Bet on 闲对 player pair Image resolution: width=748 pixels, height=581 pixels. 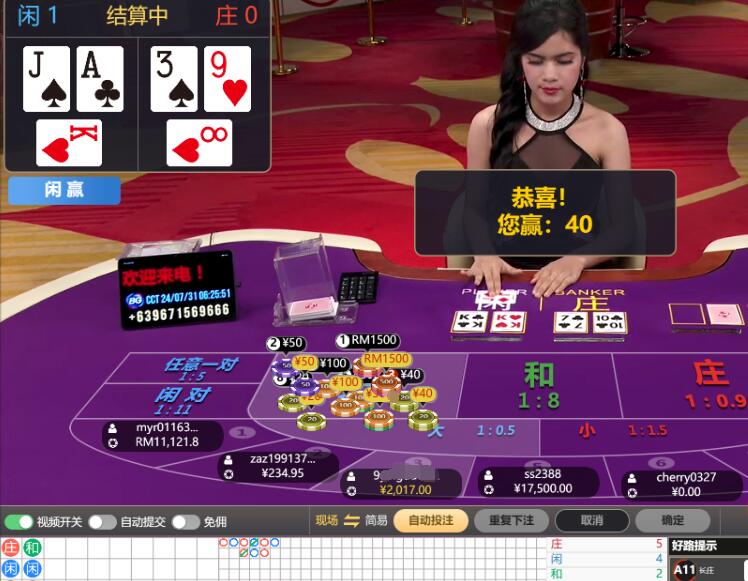coord(180,400)
